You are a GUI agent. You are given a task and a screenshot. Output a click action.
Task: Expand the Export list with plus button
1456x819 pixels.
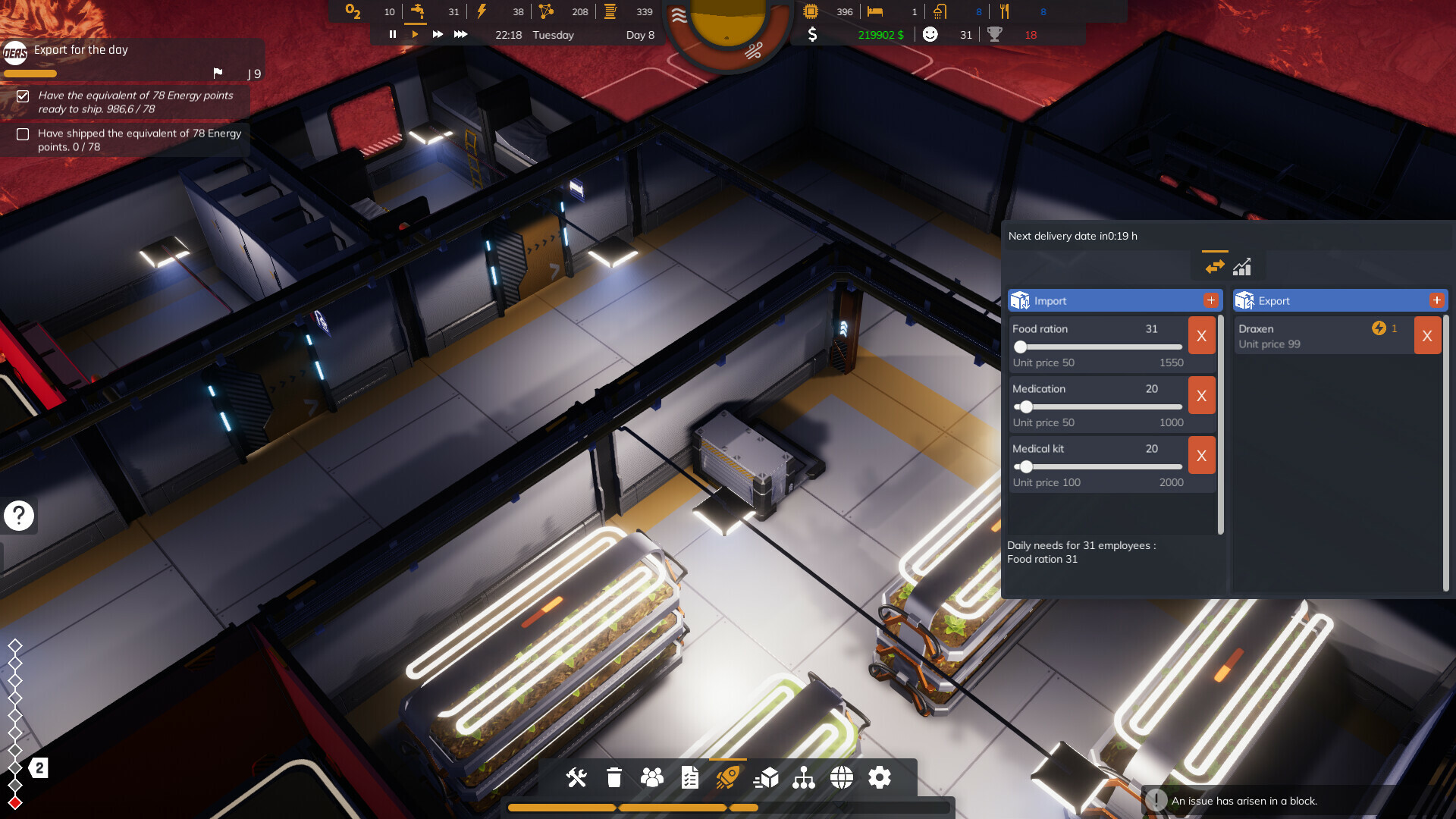tap(1436, 300)
